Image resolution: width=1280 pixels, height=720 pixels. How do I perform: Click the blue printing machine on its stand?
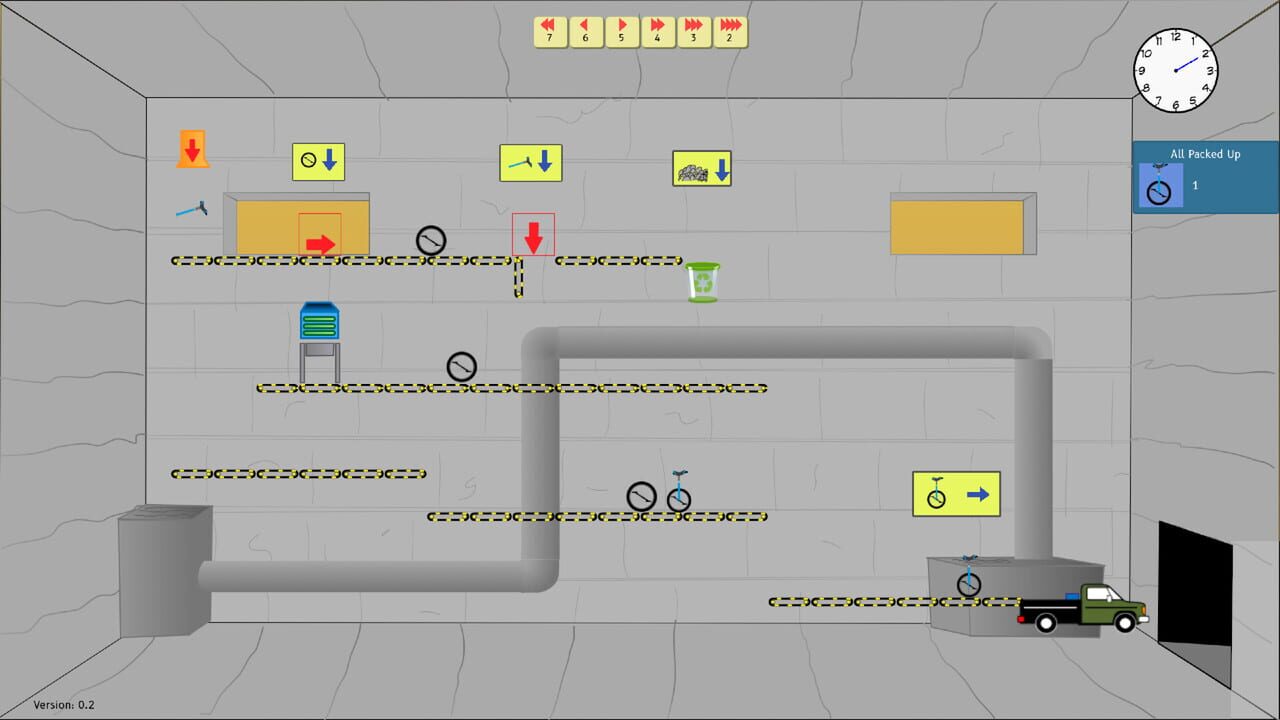click(318, 322)
